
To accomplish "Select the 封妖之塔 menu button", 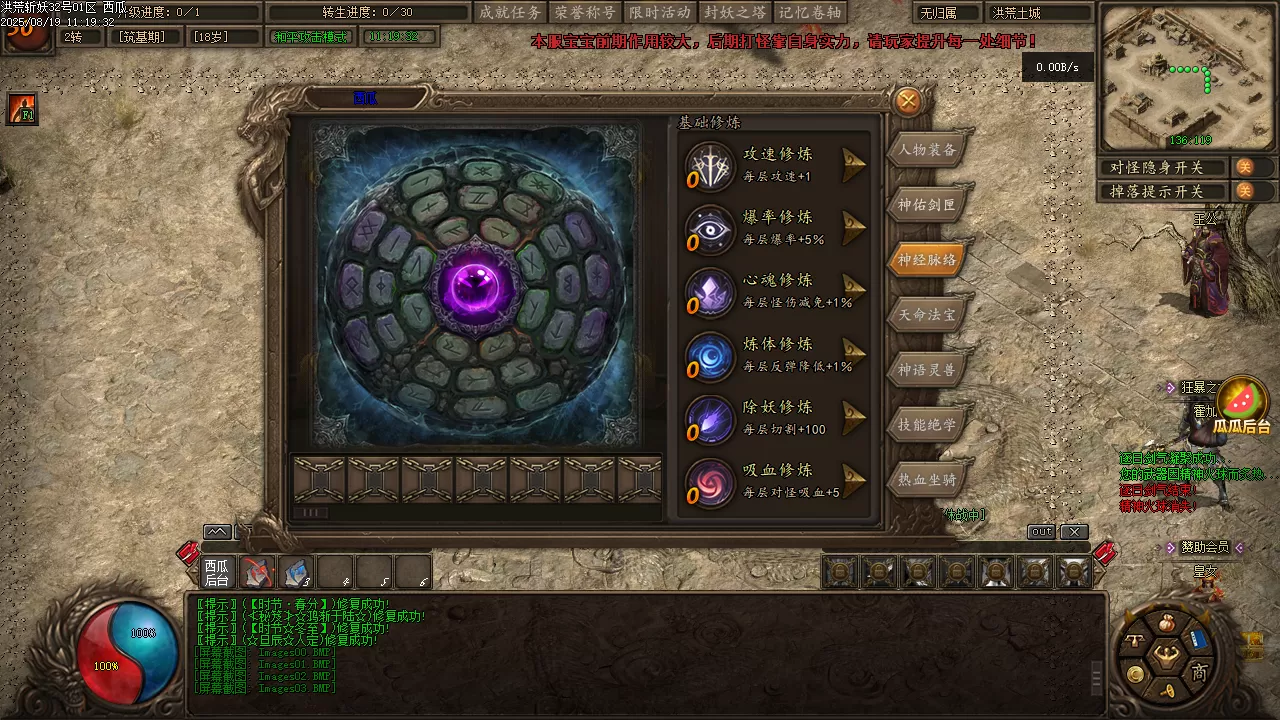I will tap(735, 13).
